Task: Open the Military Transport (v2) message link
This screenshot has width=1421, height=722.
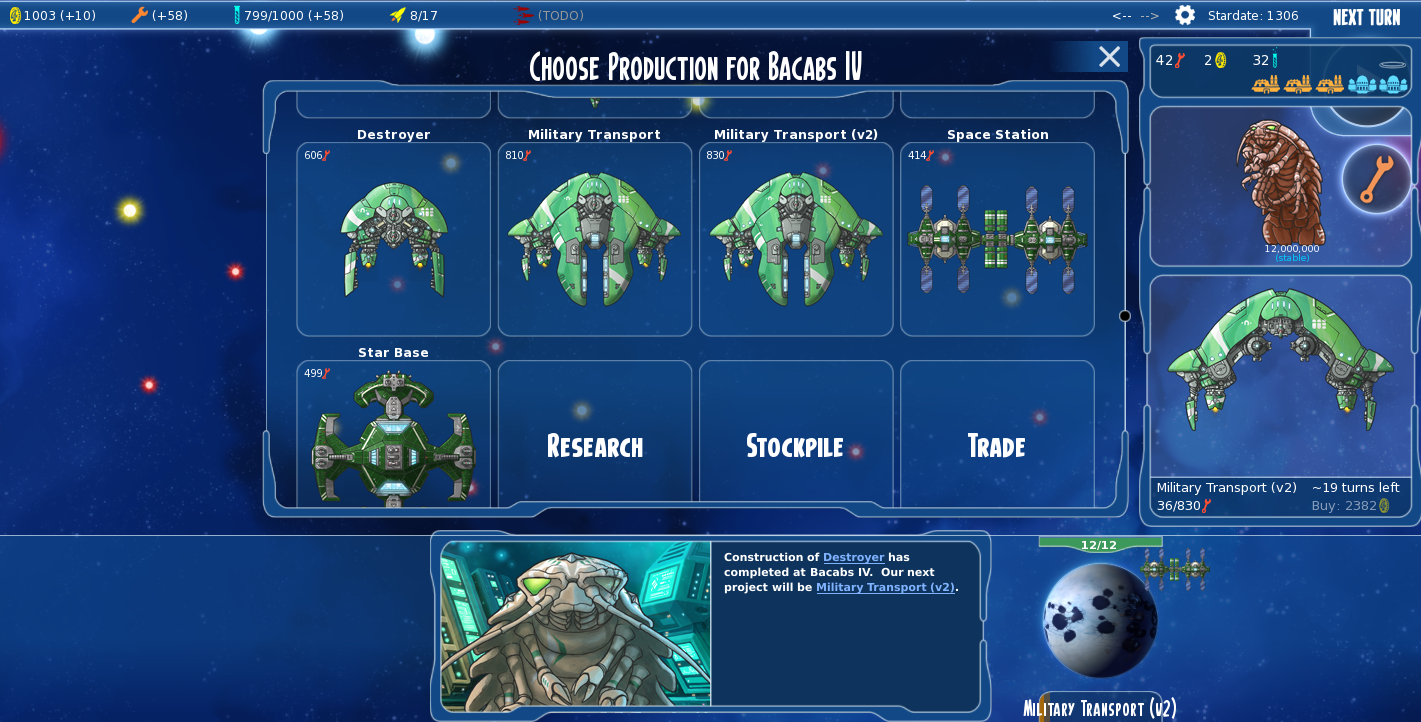Action: (885, 587)
